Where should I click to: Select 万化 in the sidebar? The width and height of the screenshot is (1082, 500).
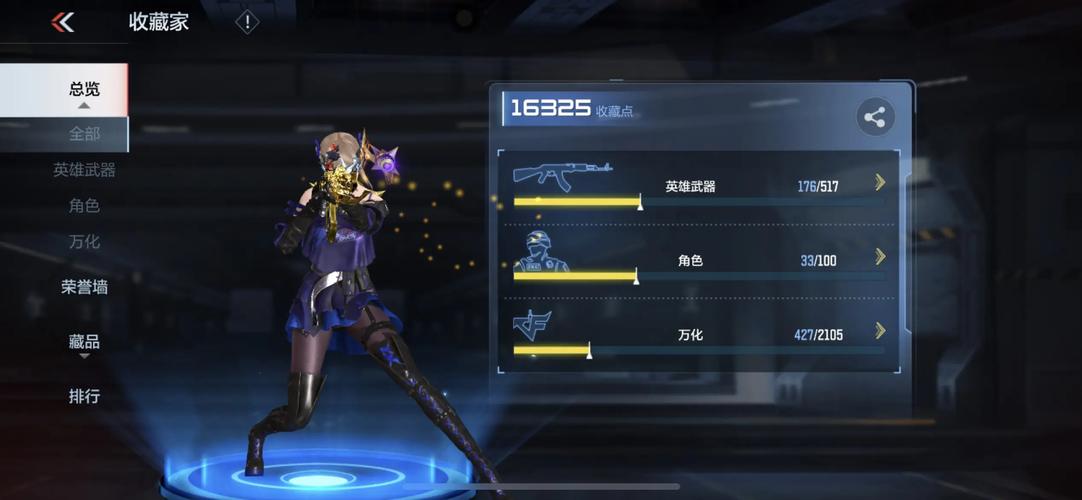tap(84, 242)
